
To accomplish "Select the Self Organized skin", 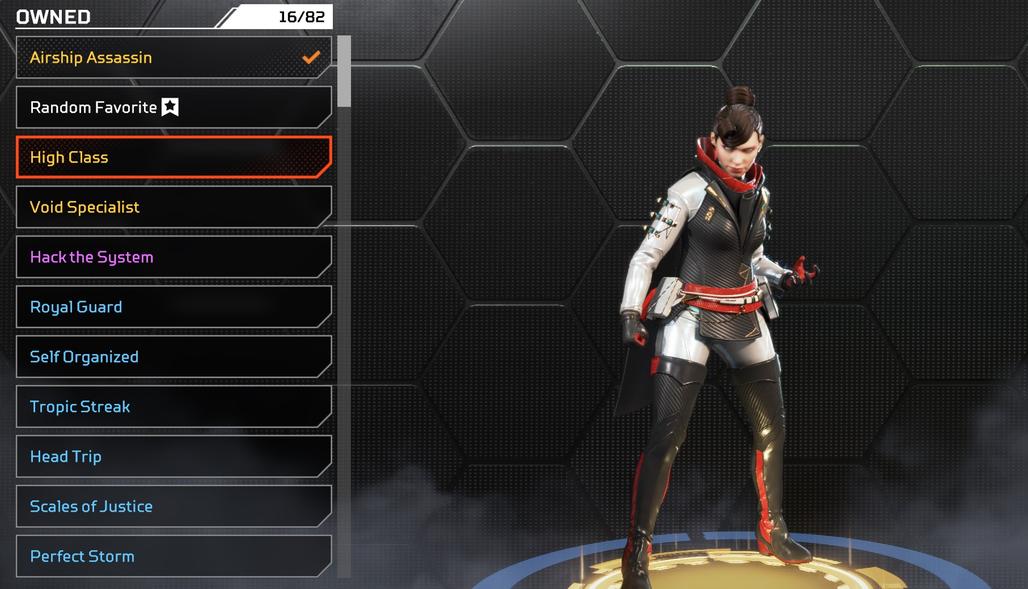I will [173, 357].
